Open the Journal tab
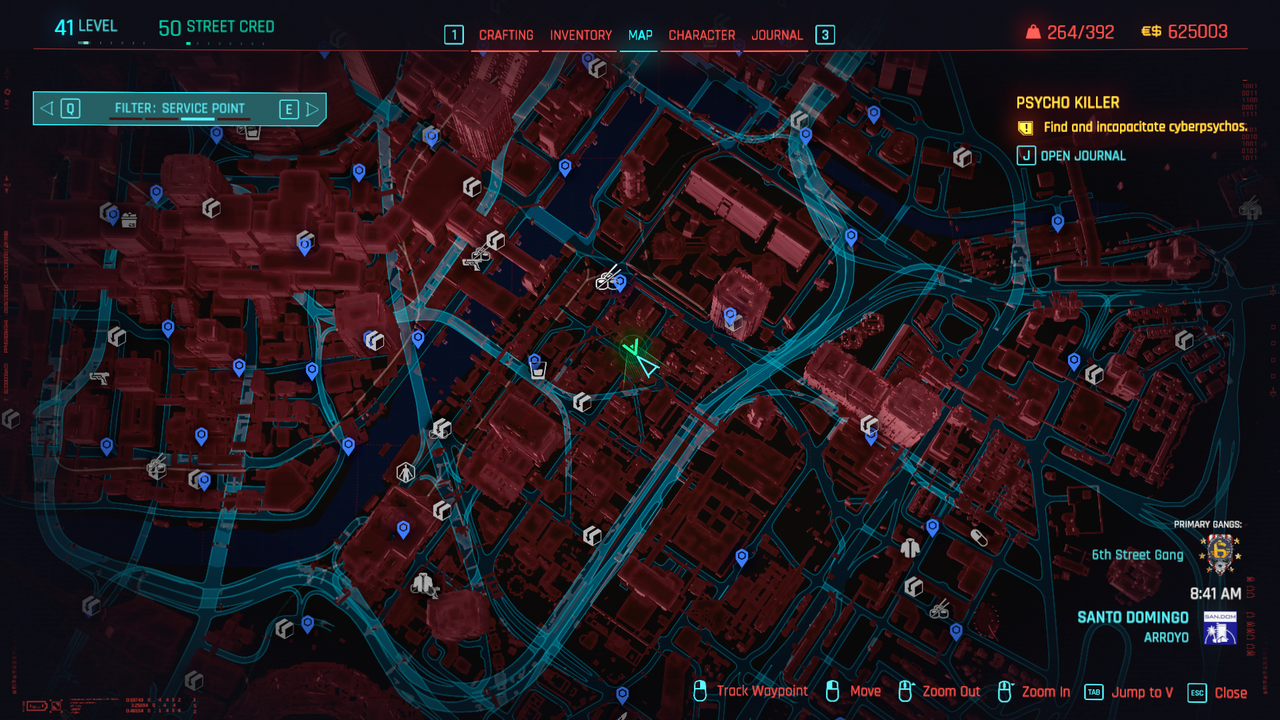The image size is (1280, 720). click(777, 35)
